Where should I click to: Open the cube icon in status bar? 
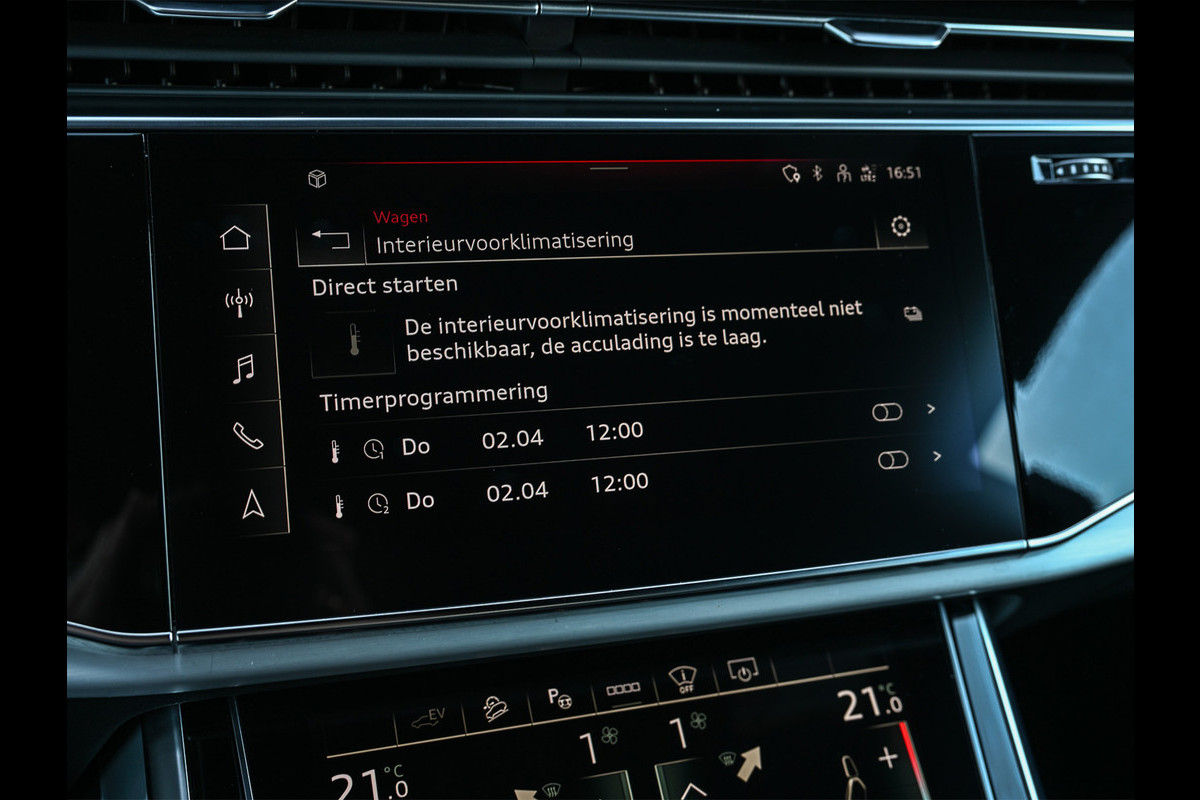point(317,179)
